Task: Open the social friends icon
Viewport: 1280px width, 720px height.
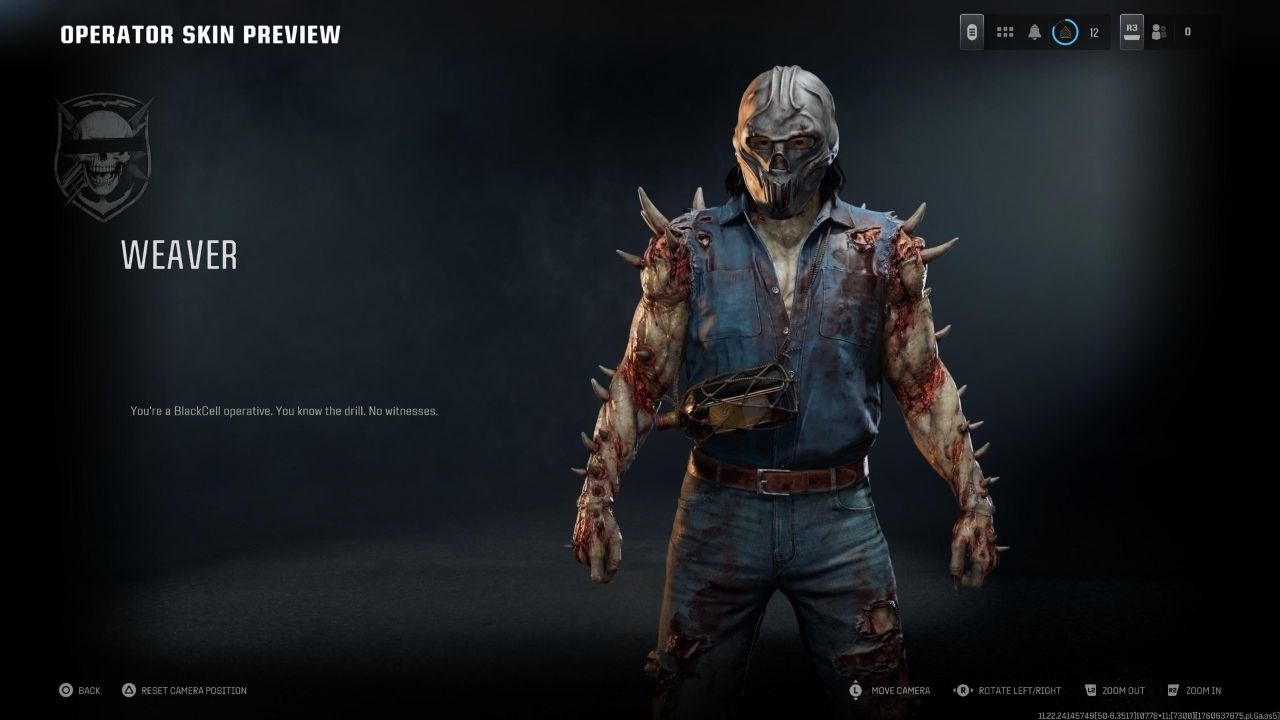Action: pos(1159,32)
